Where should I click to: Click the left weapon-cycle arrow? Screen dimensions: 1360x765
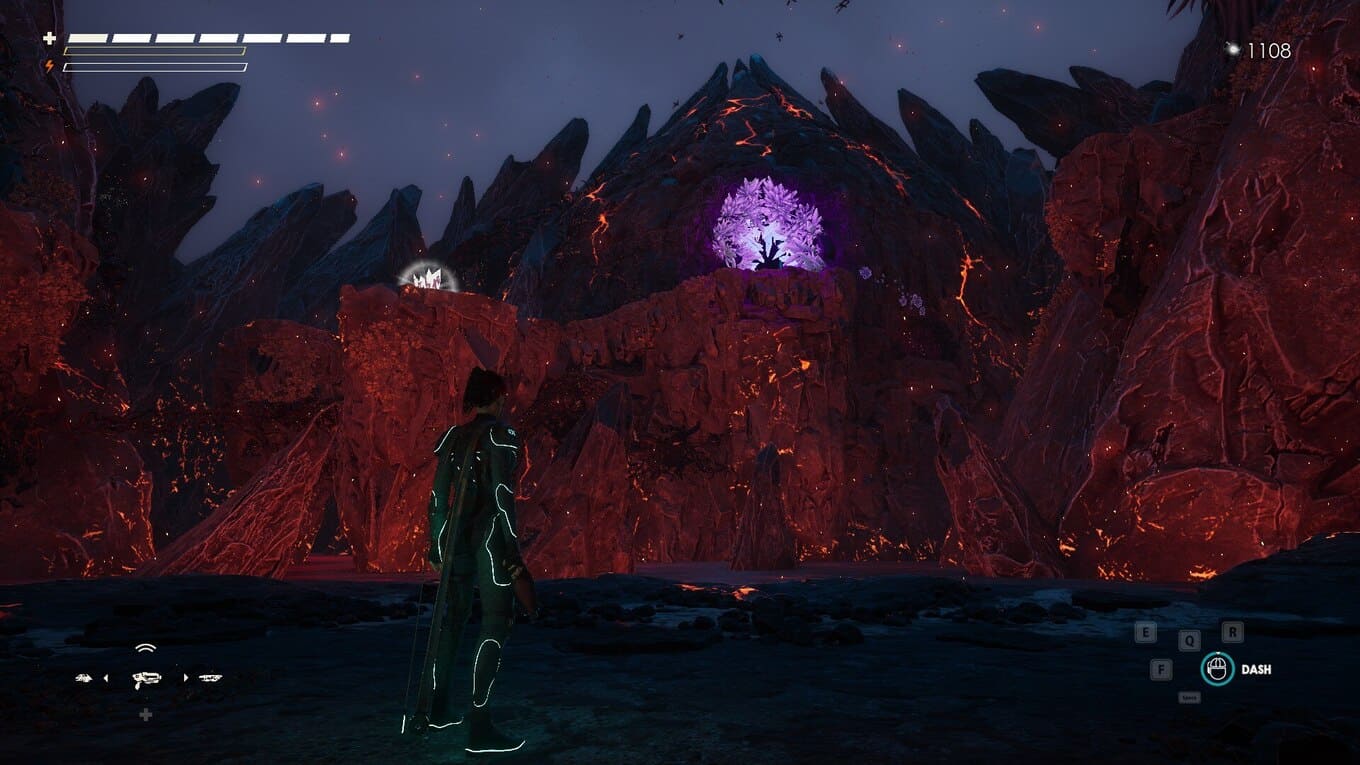(x=106, y=678)
